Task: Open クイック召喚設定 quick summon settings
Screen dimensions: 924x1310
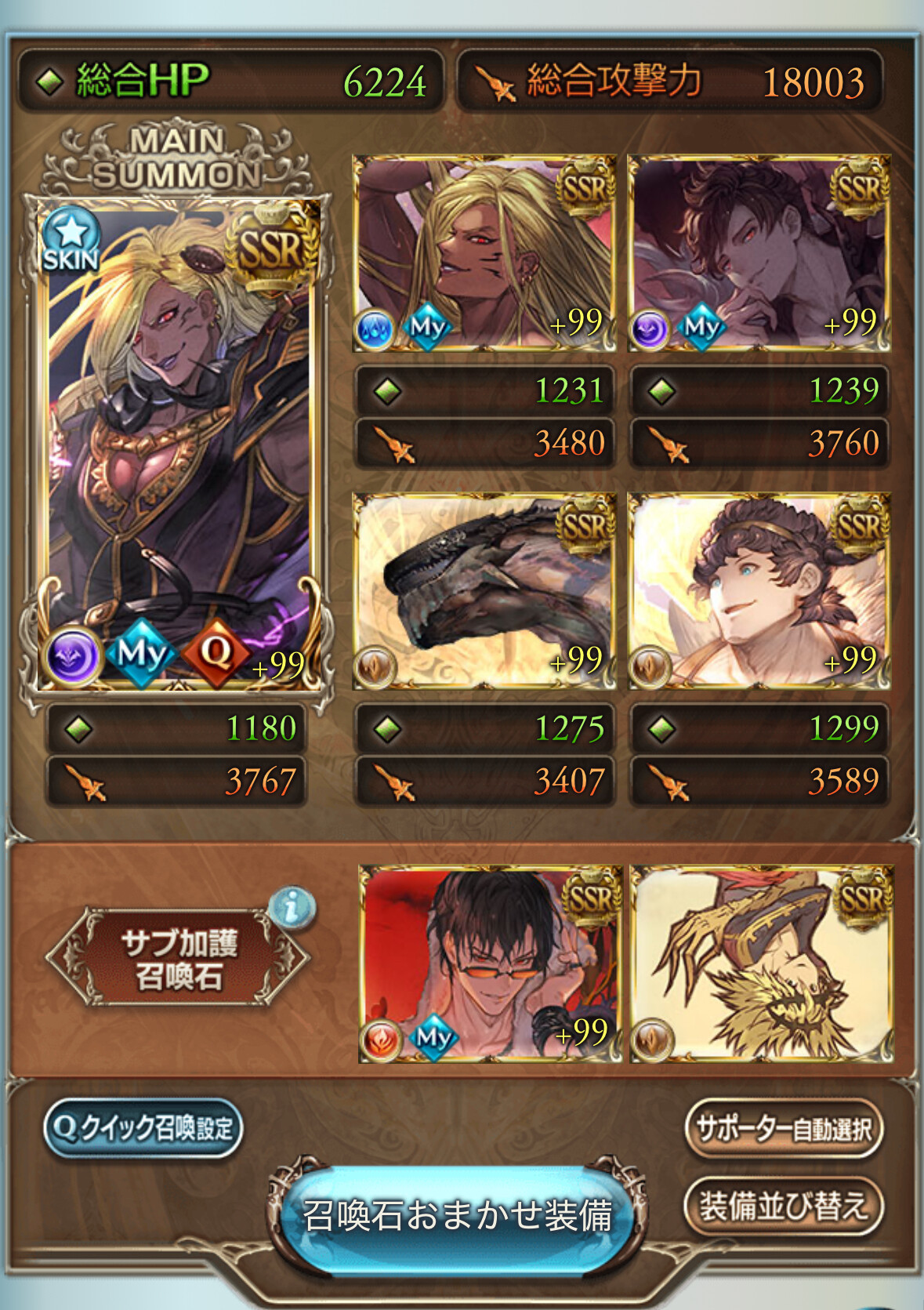Action: tap(143, 1128)
